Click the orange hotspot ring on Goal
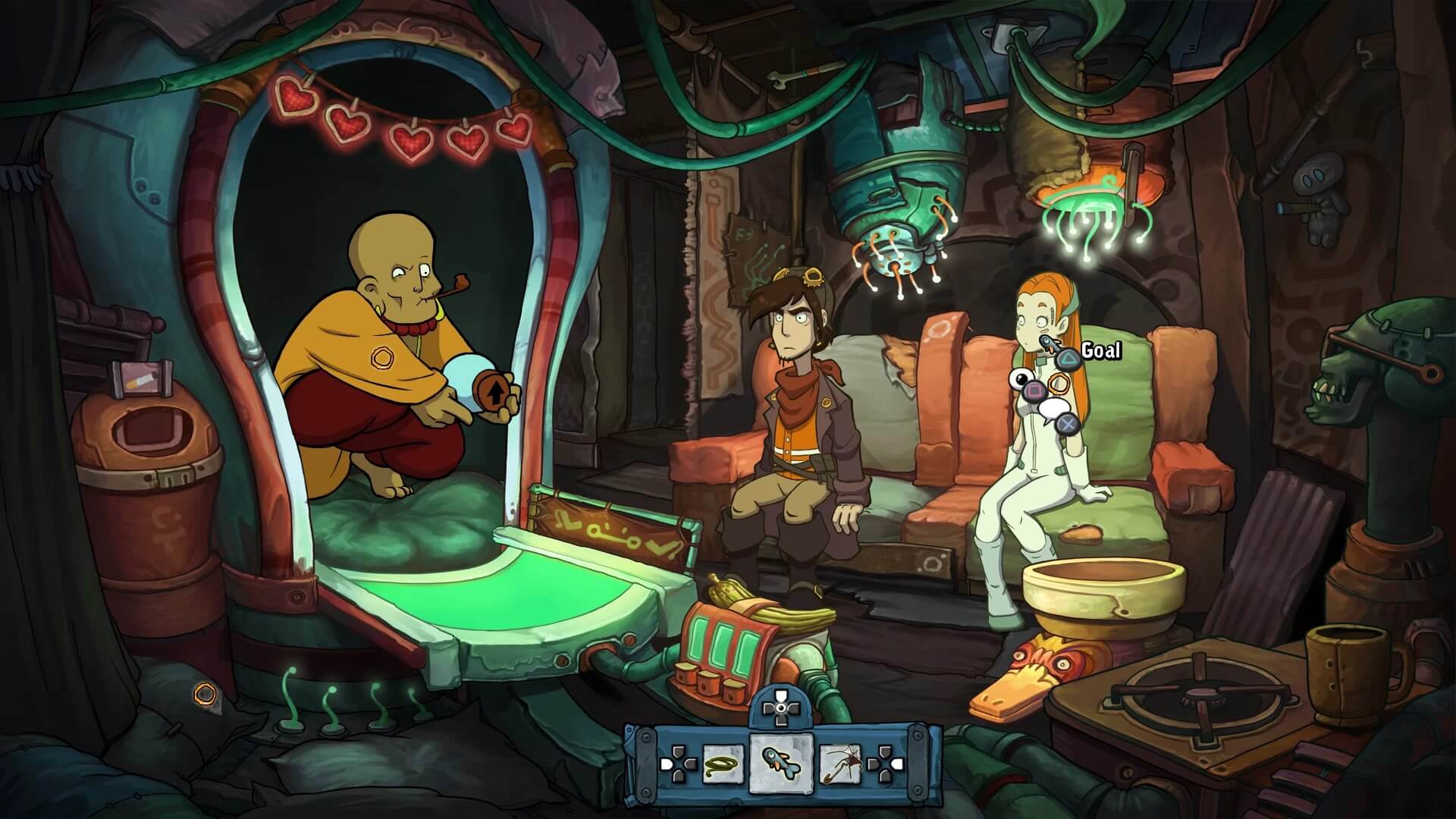This screenshot has width=1456, height=819. [1059, 383]
